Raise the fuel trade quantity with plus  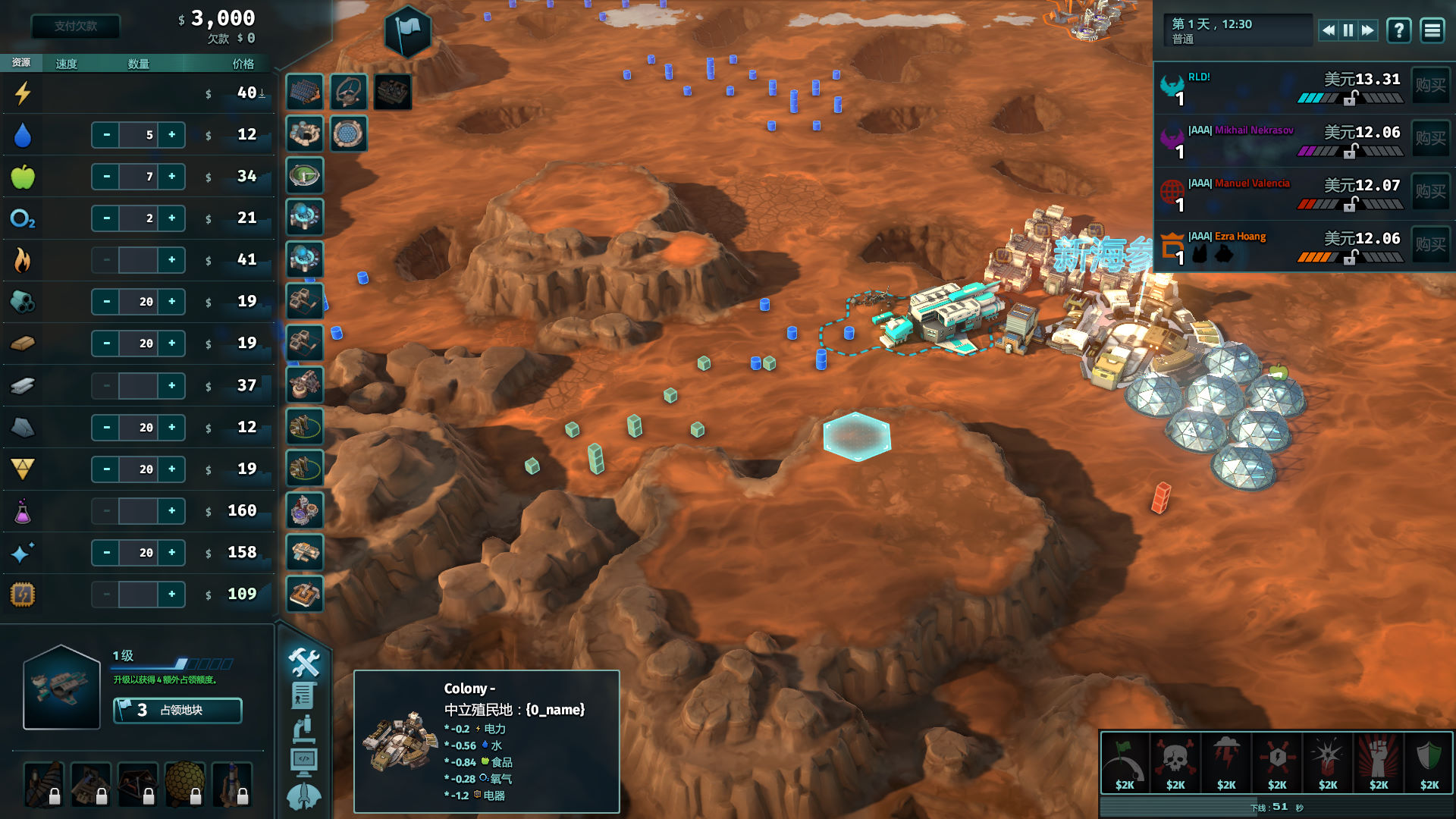(x=172, y=260)
